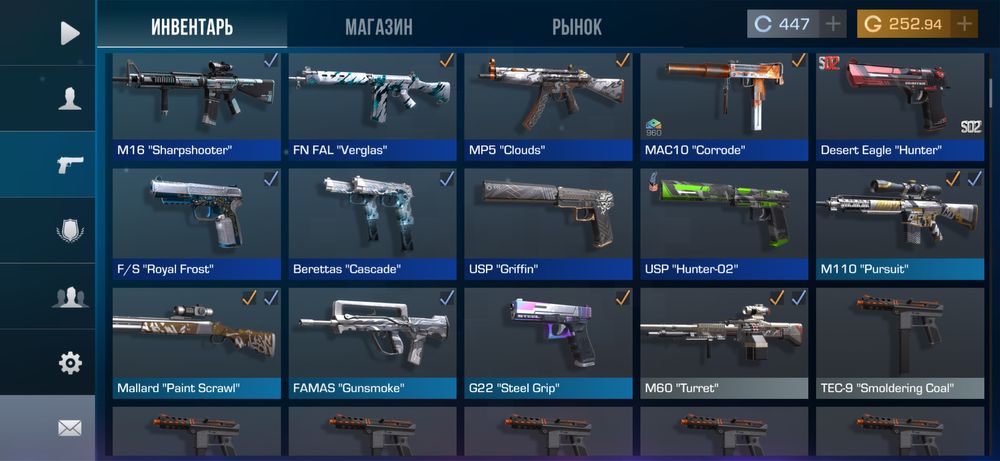Select the Инвентарь tab

tap(192, 26)
